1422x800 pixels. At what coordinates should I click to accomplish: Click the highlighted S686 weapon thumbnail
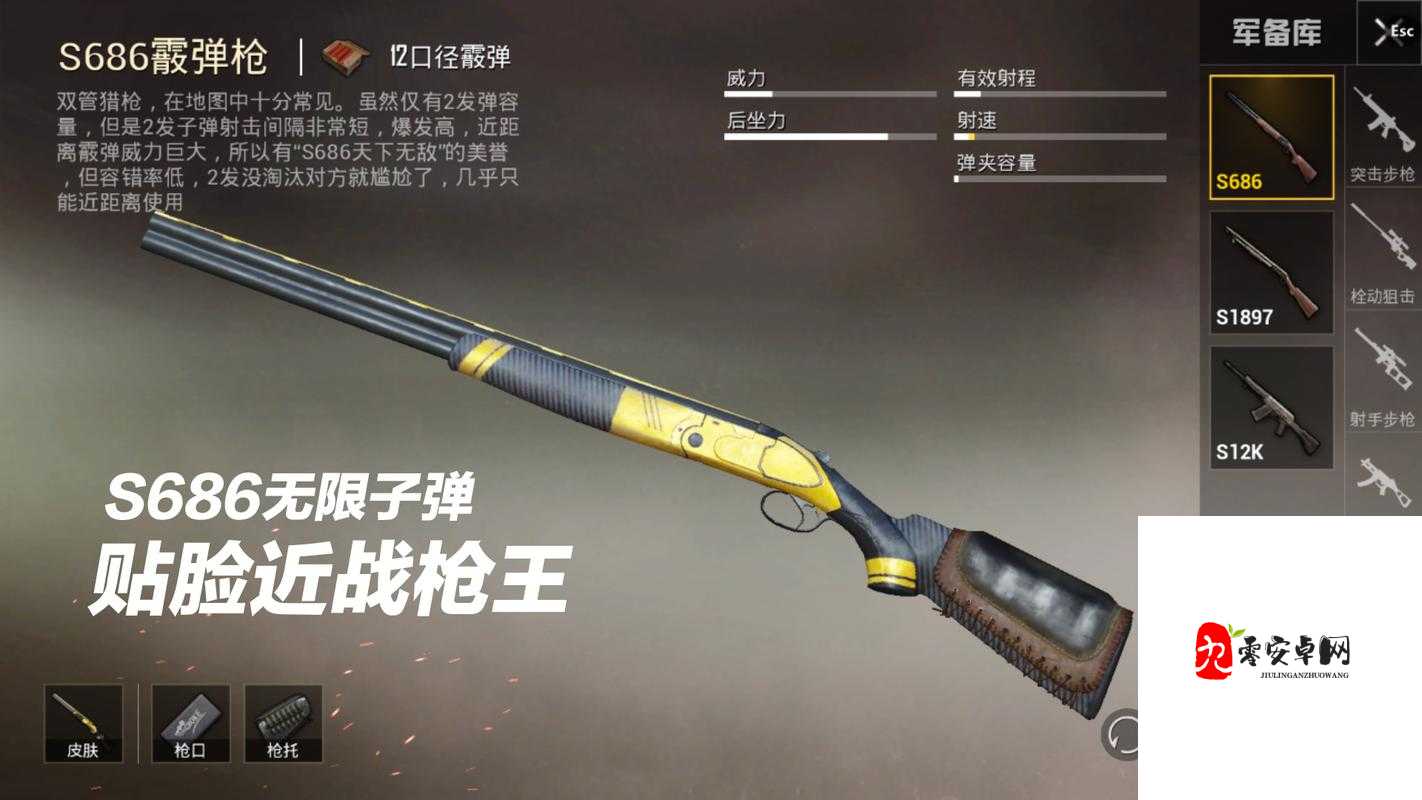1271,135
